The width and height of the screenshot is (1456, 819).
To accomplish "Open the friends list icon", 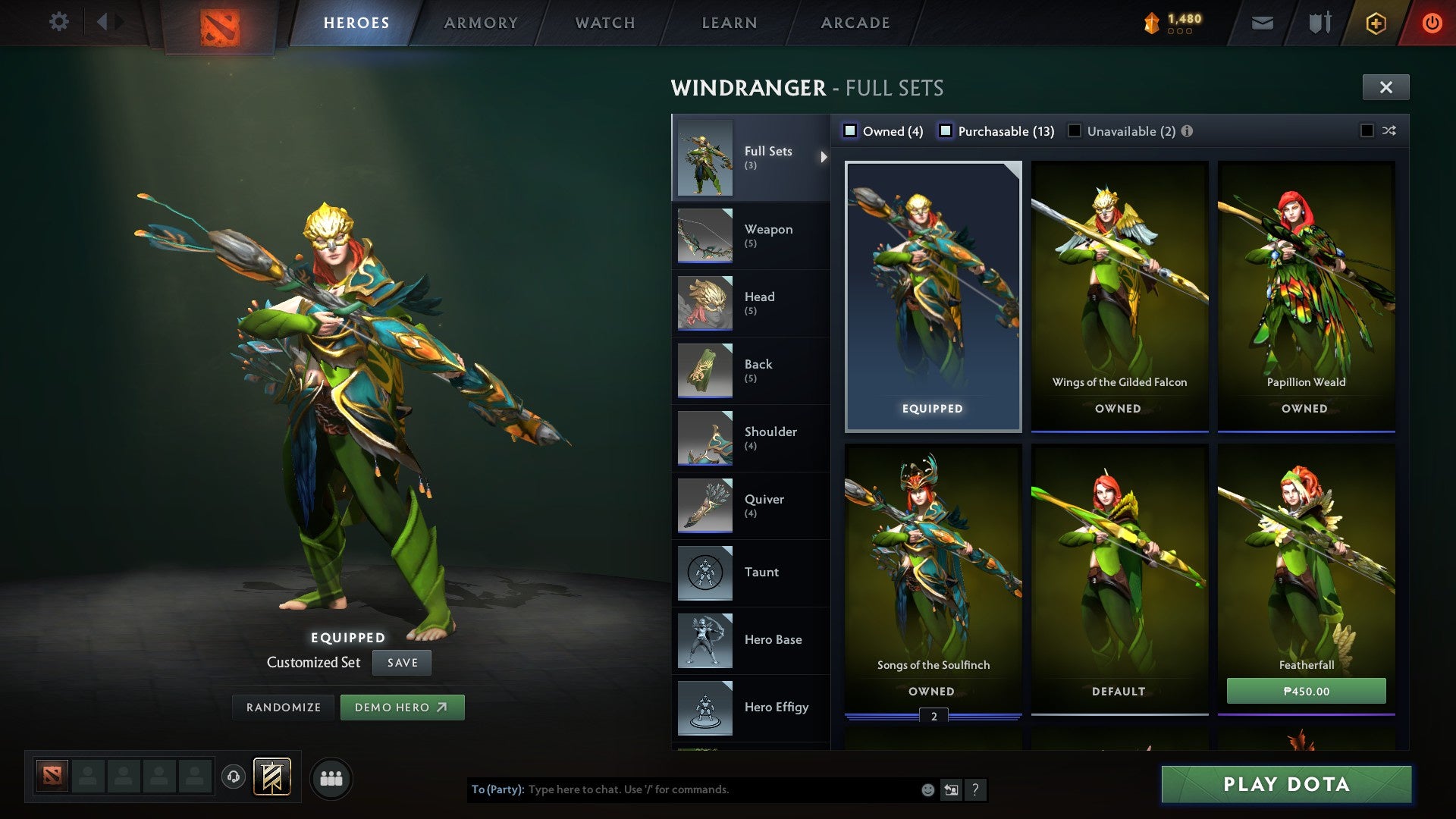I will click(331, 777).
